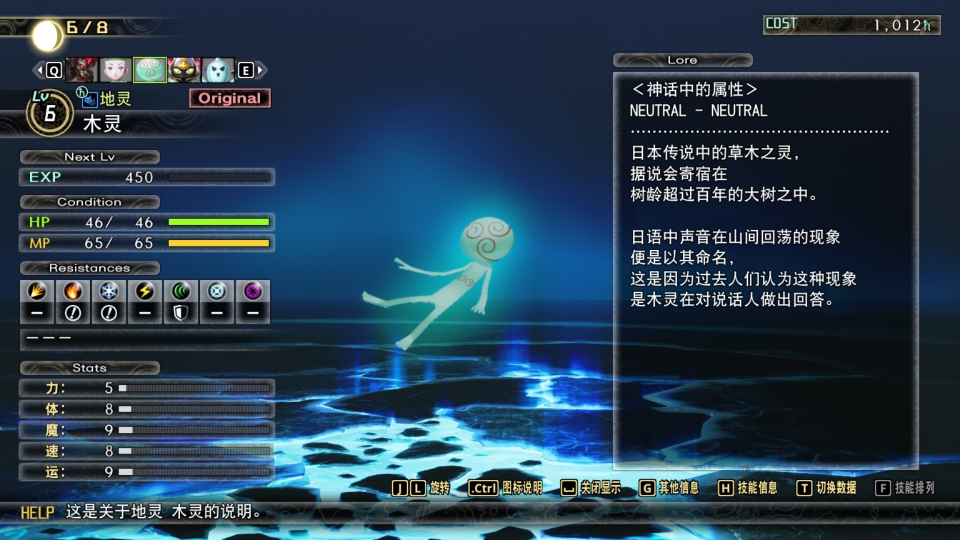
Task: Click the pink Original tag
Action: click(230, 98)
